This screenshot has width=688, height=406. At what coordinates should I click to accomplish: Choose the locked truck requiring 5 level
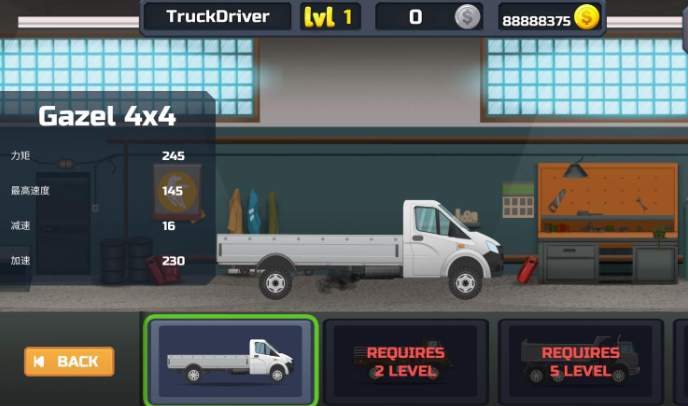pyautogui.click(x=580, y=361)
